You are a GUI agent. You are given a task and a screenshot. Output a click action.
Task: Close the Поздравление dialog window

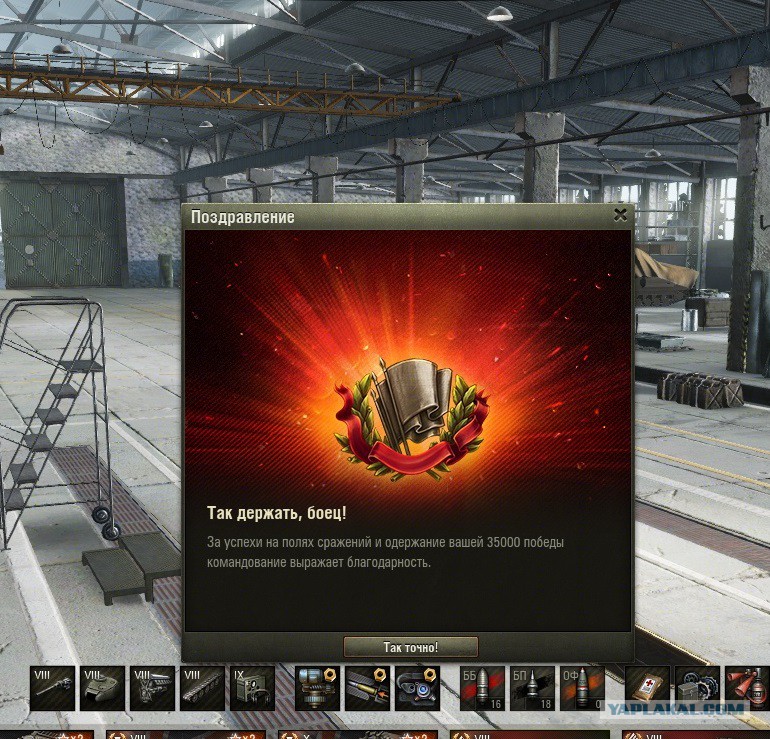[x=620, y=215]
